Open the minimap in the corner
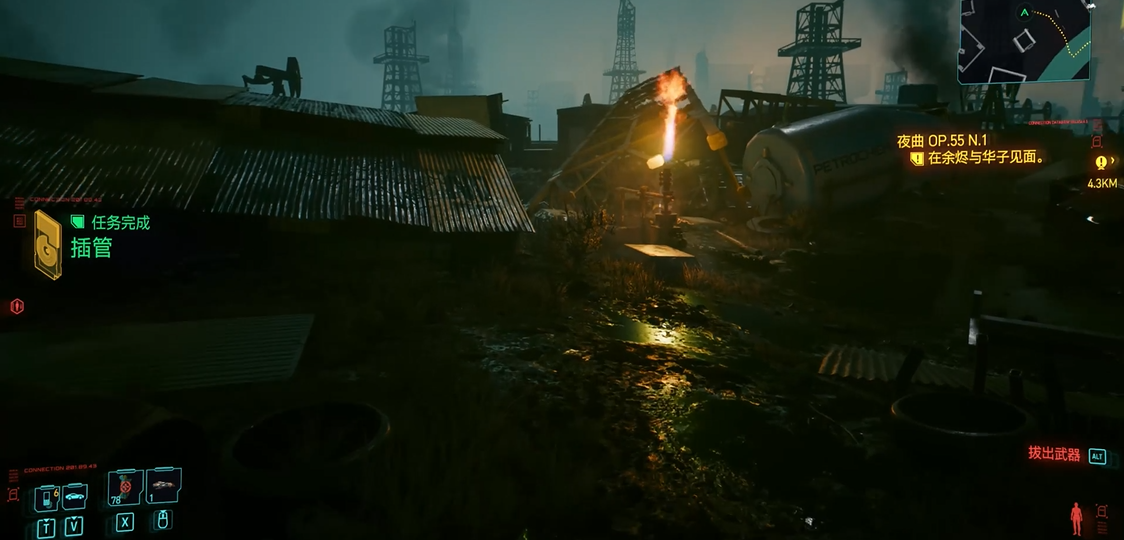This screenshot has width=1124, height=540. click(x=1024, y=41)
